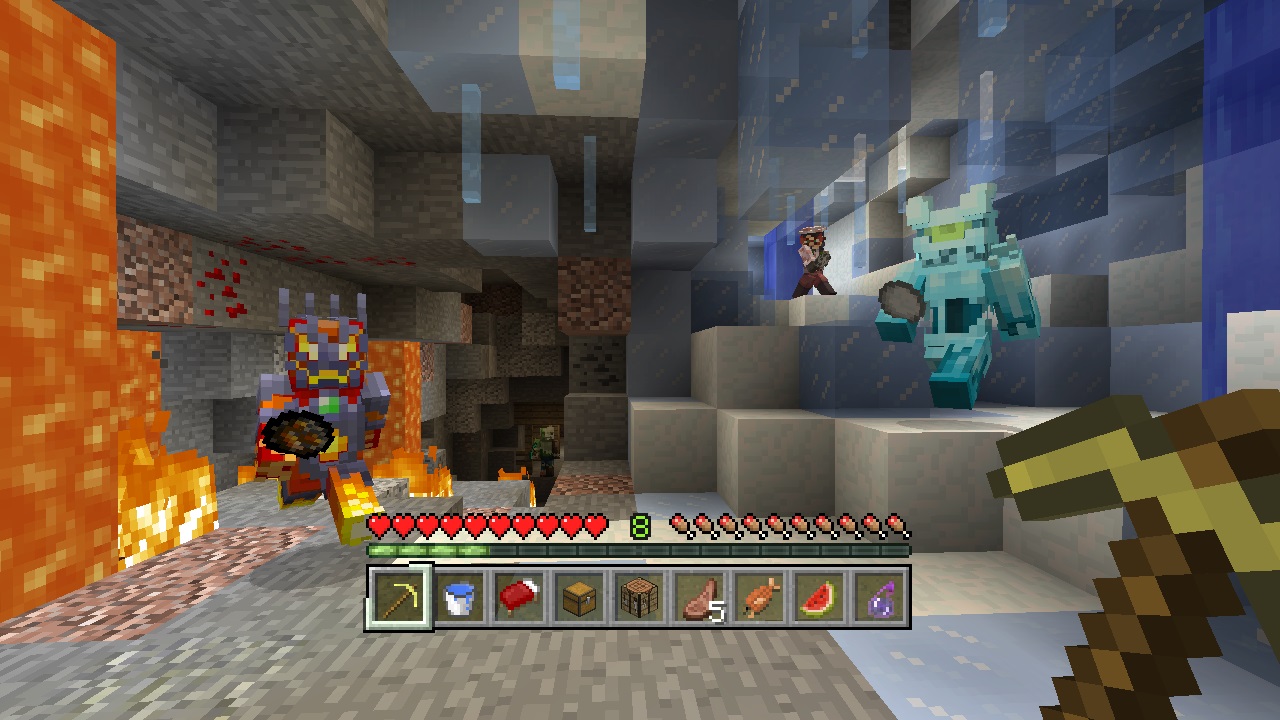Select the crafting table item
Viewport: 1280px width, 720px height.
point(641,600)
